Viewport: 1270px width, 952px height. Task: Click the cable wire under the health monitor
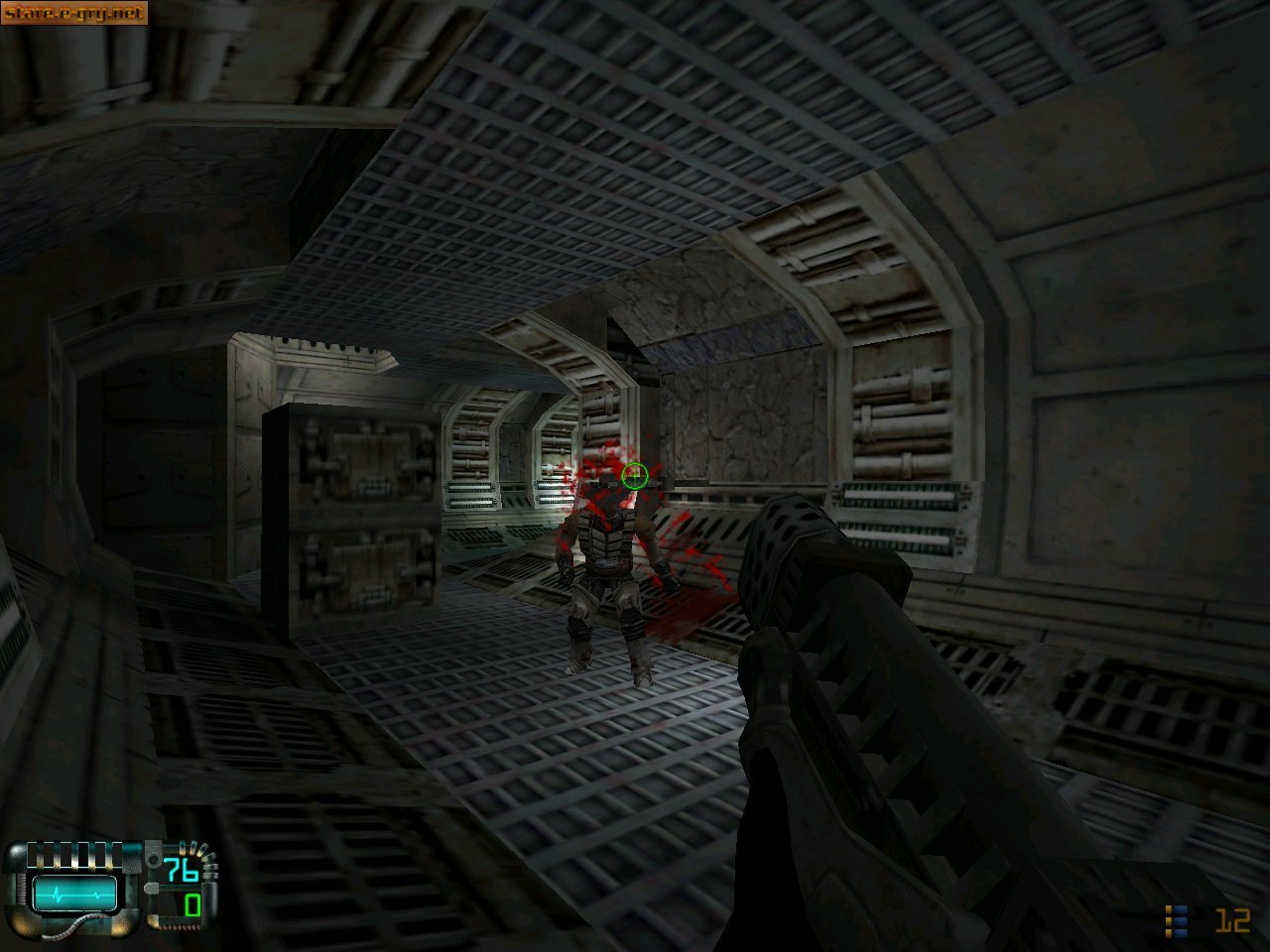coord(74,926)
